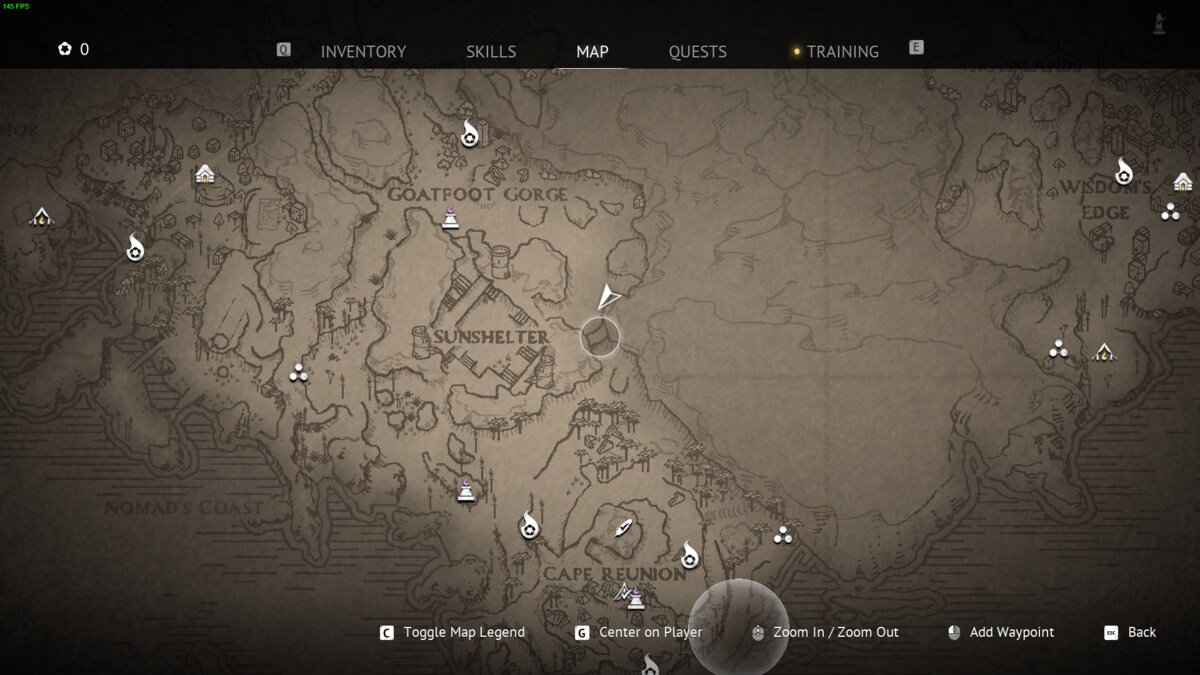
Task: Open the Training tab
Action: 842,52
